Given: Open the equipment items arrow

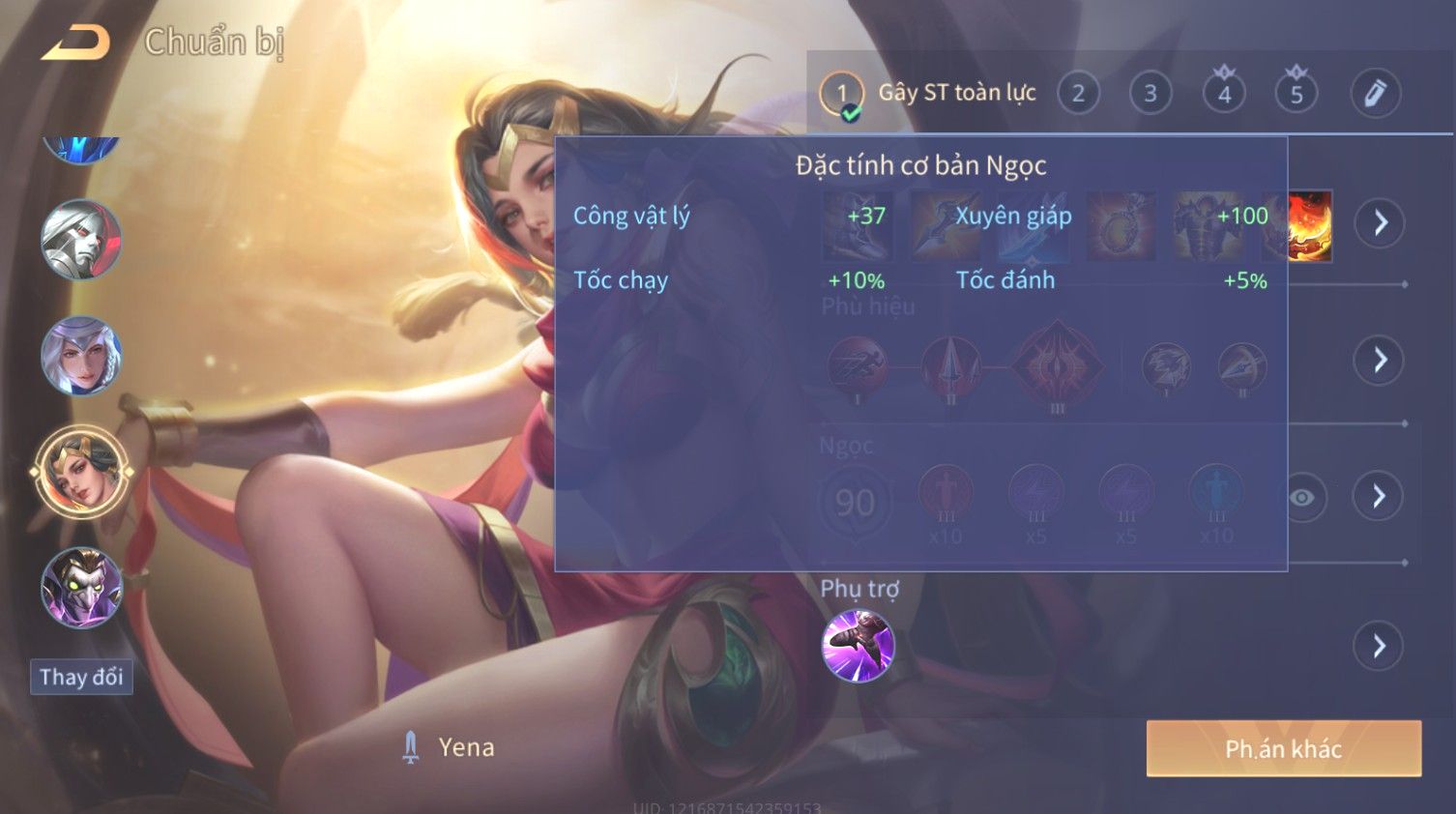Looking at the screenshot, I should 1380,222.
